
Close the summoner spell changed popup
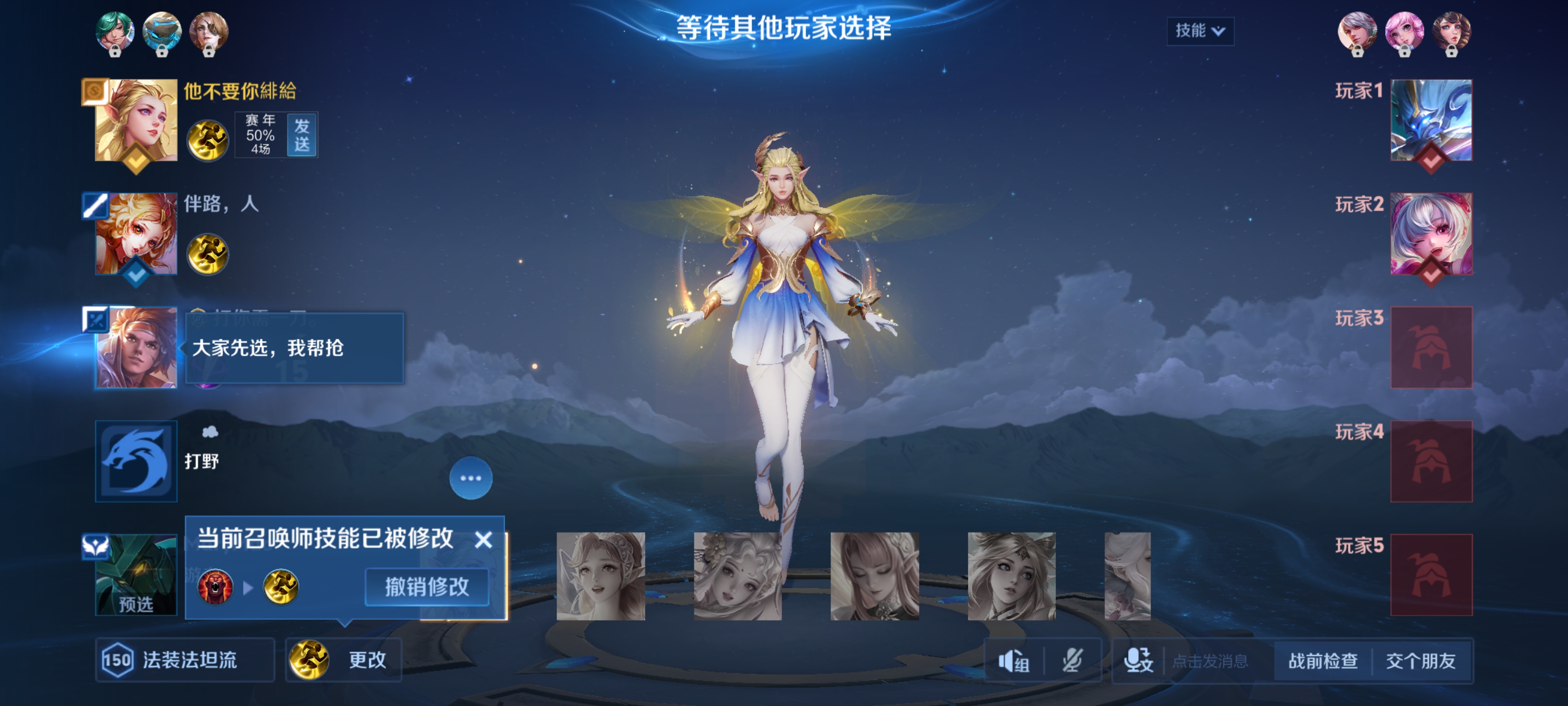click(x=483, y=540)
